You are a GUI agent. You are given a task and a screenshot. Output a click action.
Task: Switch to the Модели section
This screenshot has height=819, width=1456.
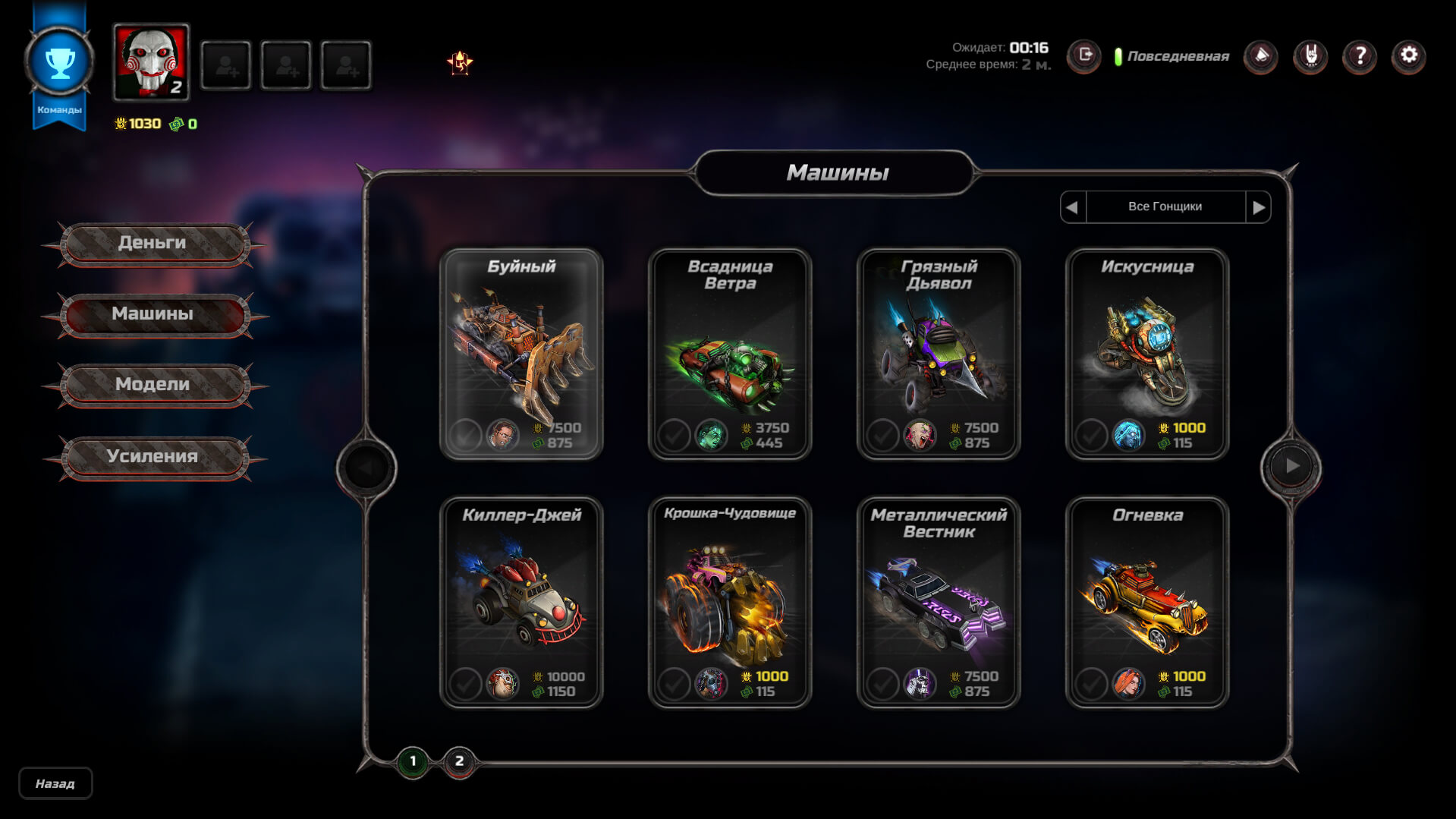tap(154, 386)
